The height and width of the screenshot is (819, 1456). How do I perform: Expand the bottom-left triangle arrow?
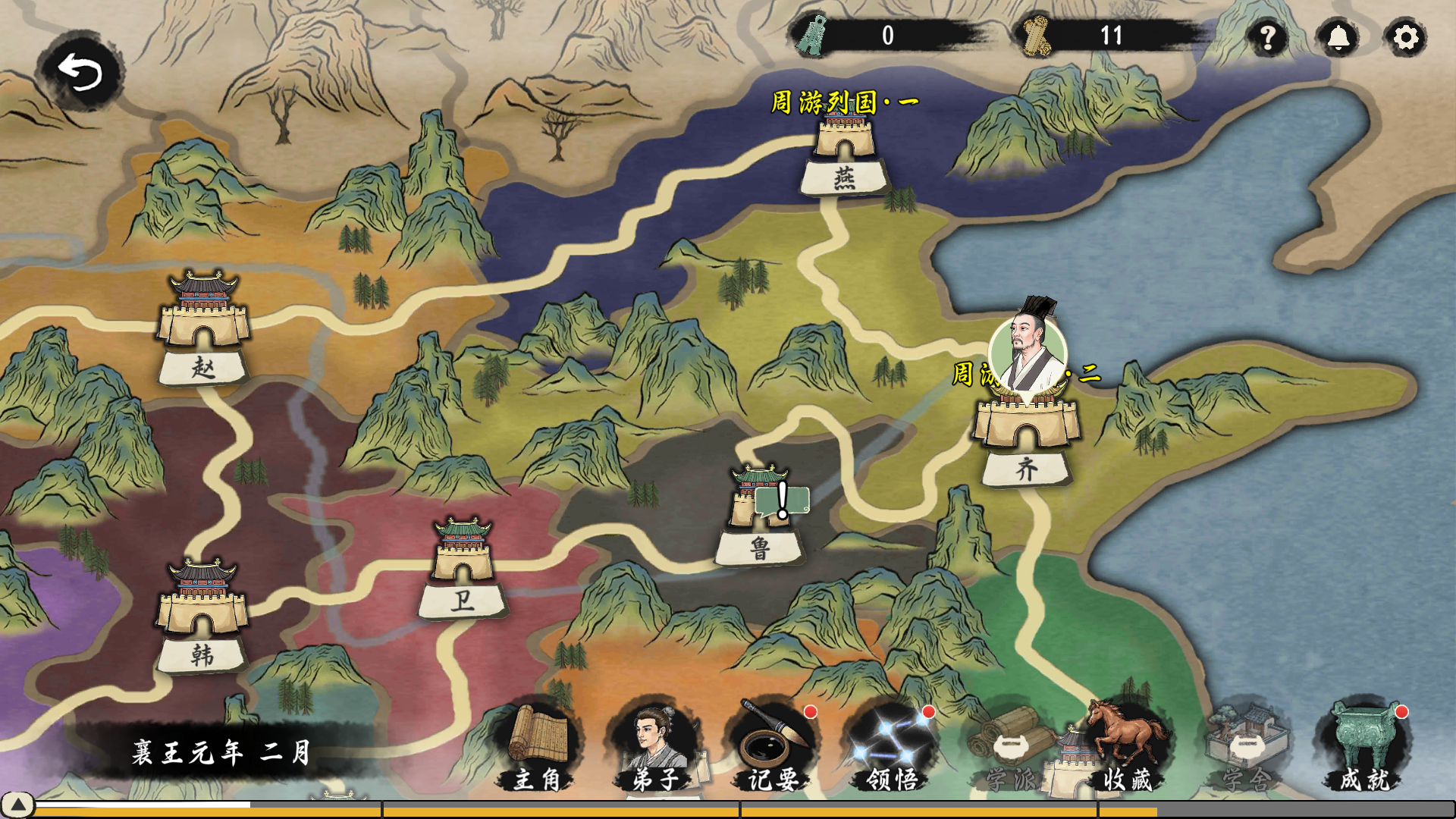coord(17,804)
